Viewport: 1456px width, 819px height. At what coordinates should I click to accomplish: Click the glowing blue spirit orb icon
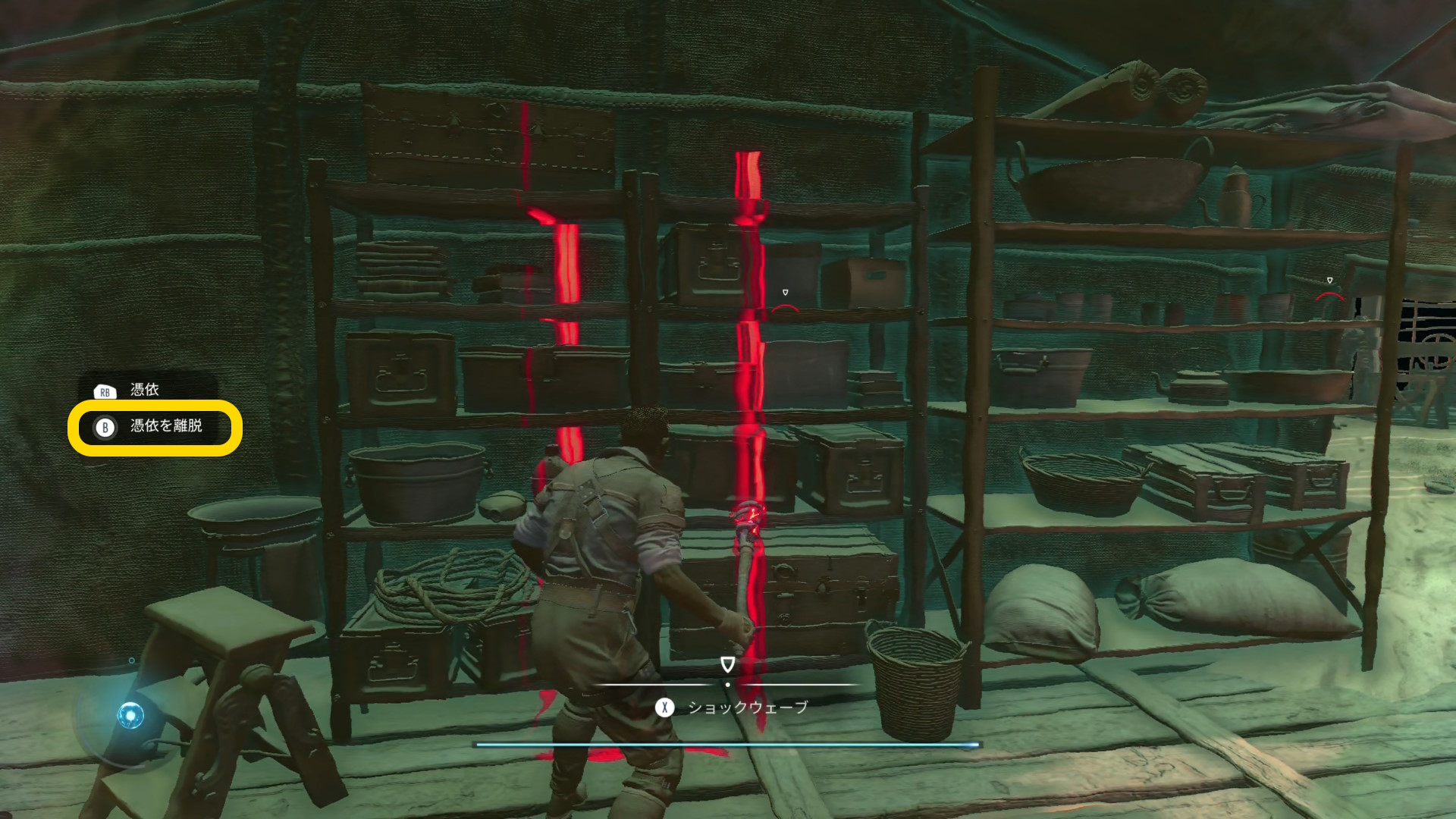130,714
